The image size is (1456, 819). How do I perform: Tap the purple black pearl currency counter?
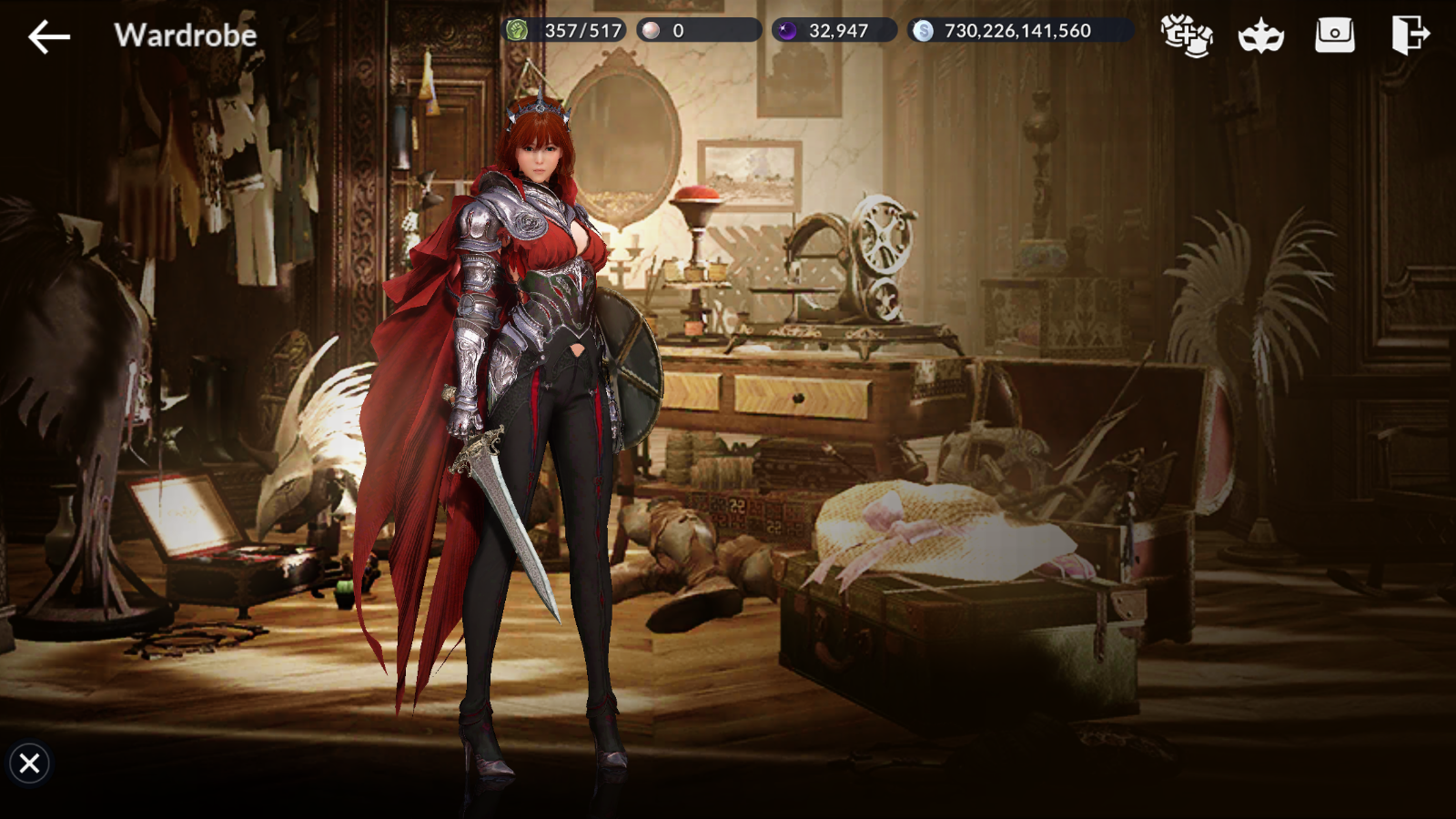[x=834, y=31]
